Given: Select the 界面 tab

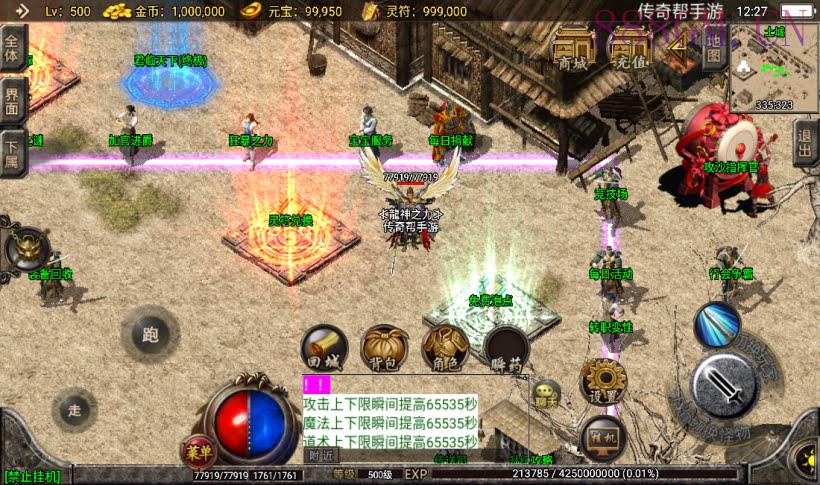Looking at the screenshot, I should (x=12, y=101).
